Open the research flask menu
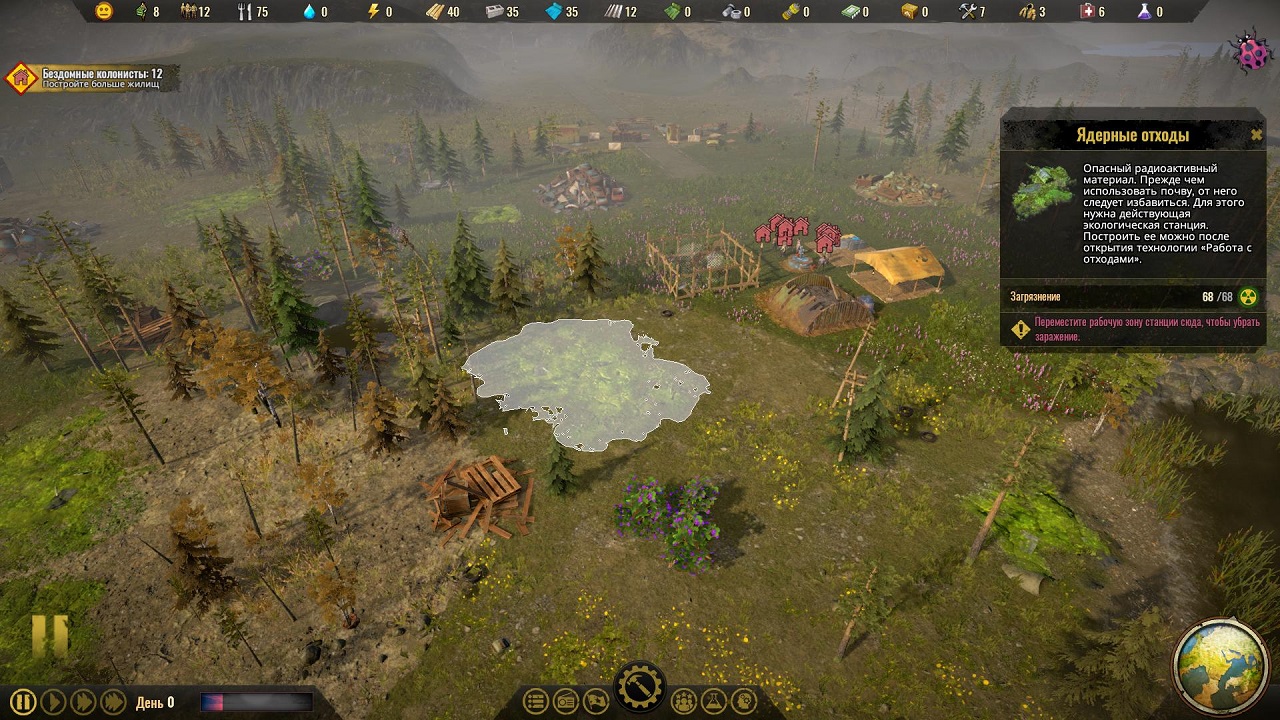The height and width of the screenshot is (720, 1280). tap(713, 702)
